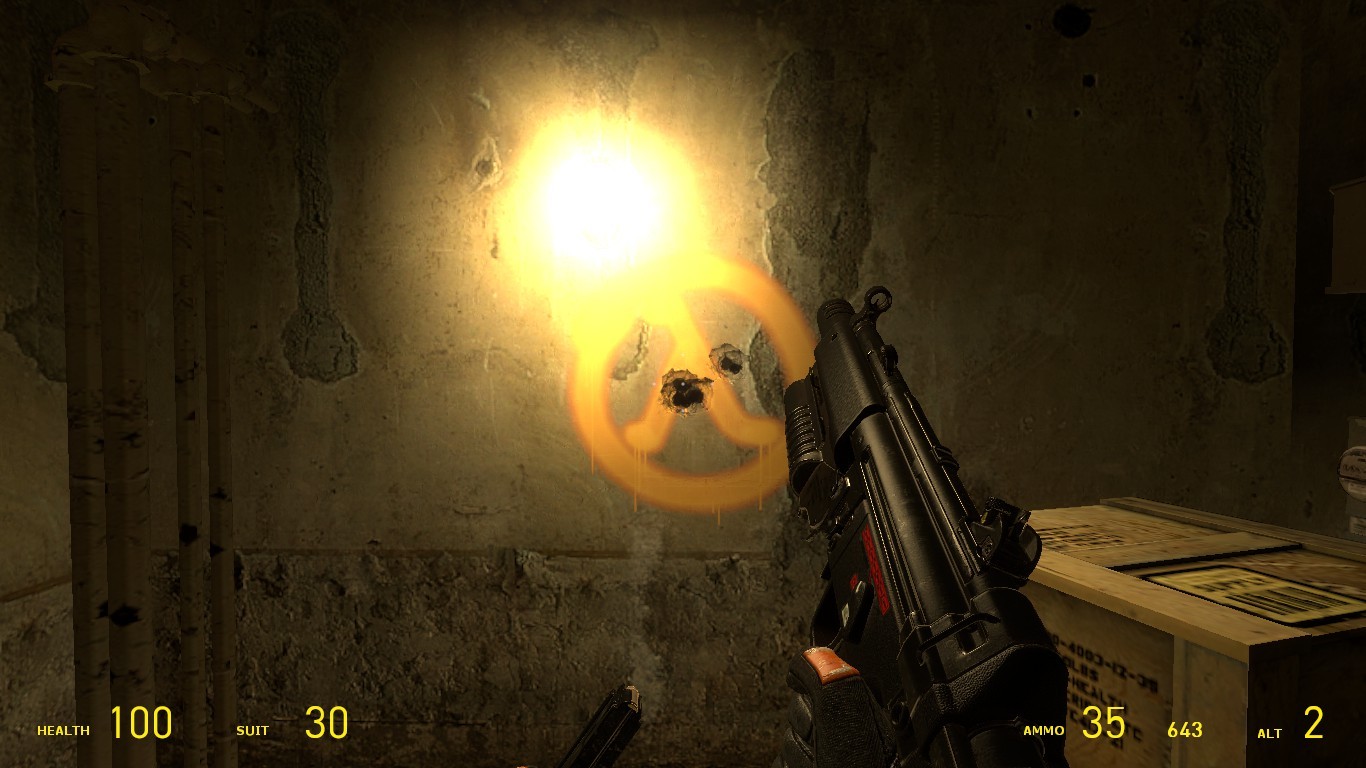Image resolution: width=1366 pixels, height=768 pixels.
Task: Click the AMMO 35 magazine counter
Action: click(x=1106, y=724)
